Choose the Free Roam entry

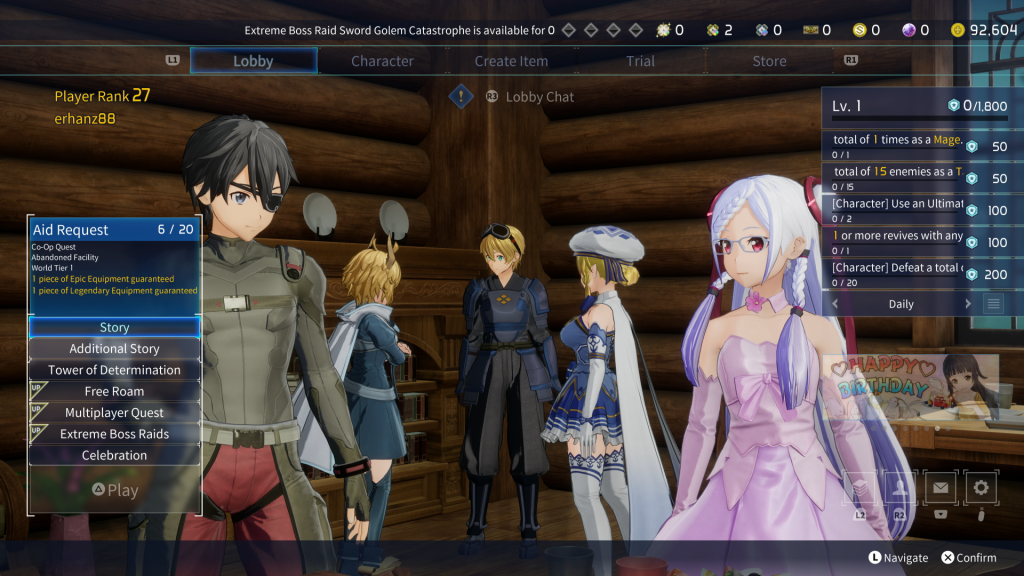pyautogui.click(x=114, y=391)
